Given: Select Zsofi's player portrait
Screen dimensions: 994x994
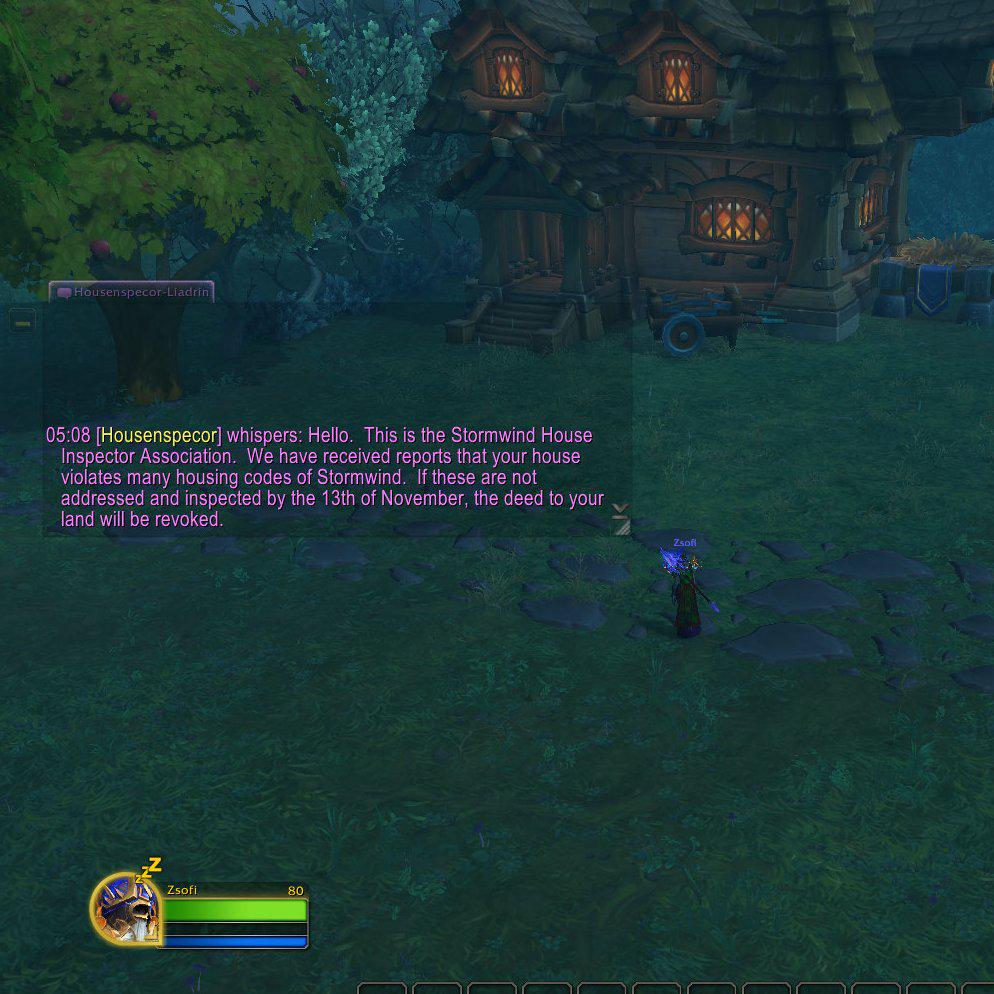Looking at the screenshot, I should coord(126,909).
